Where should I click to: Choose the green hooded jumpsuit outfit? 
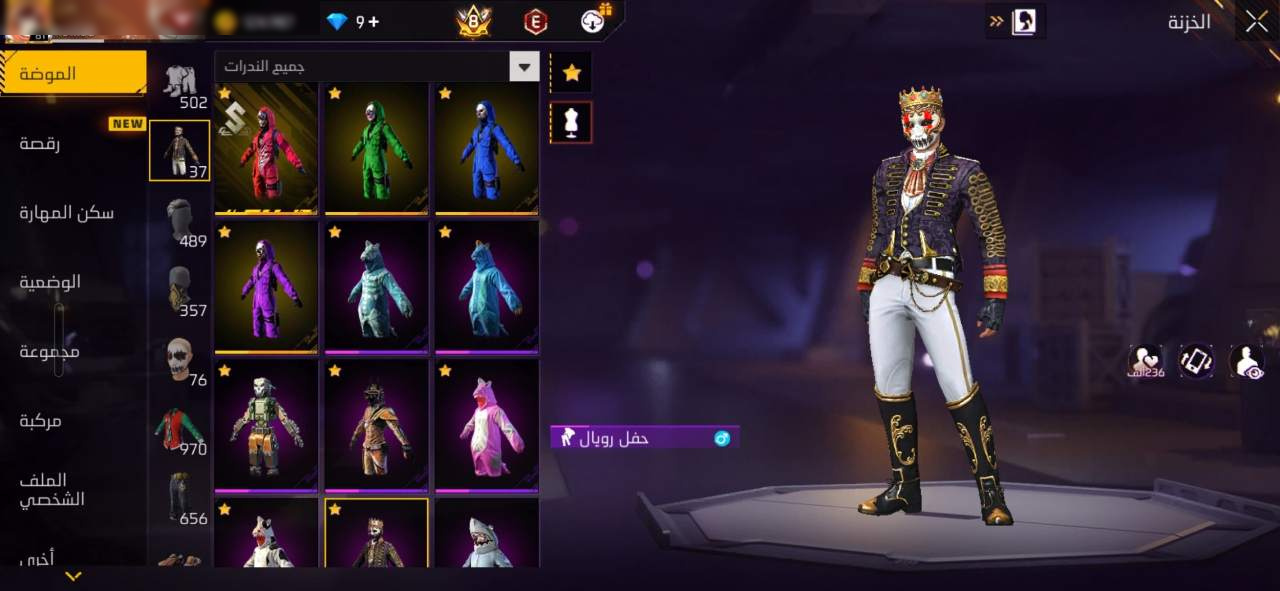click(376, 148)
